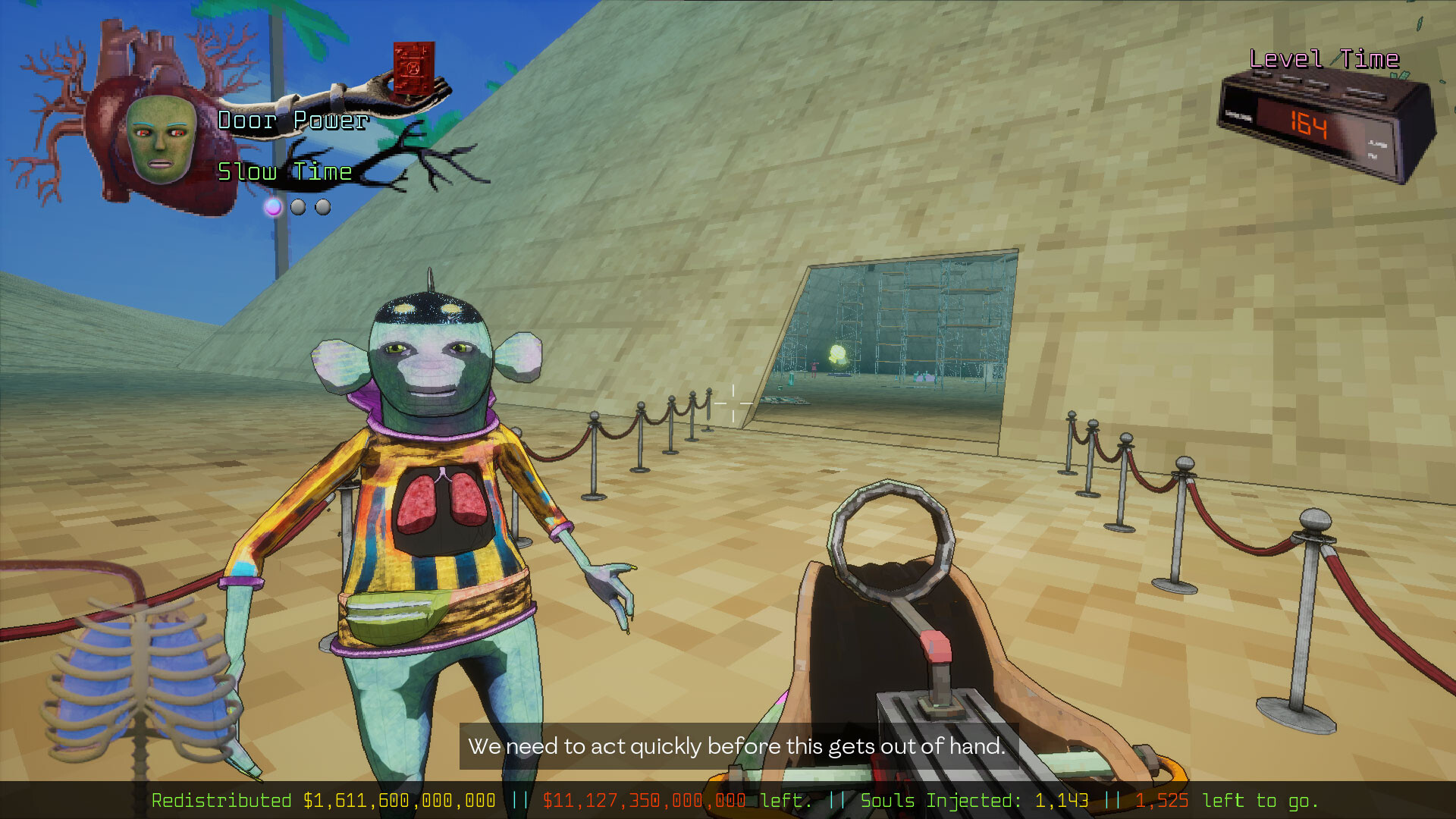
Task: Select the Slow Time ability label
Action: coord(284,171)
